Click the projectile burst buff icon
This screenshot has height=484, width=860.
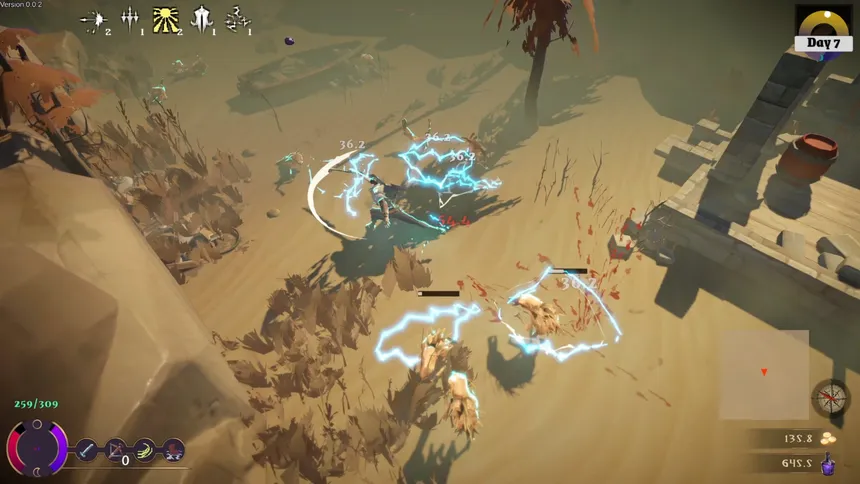(x=94, y=19)
